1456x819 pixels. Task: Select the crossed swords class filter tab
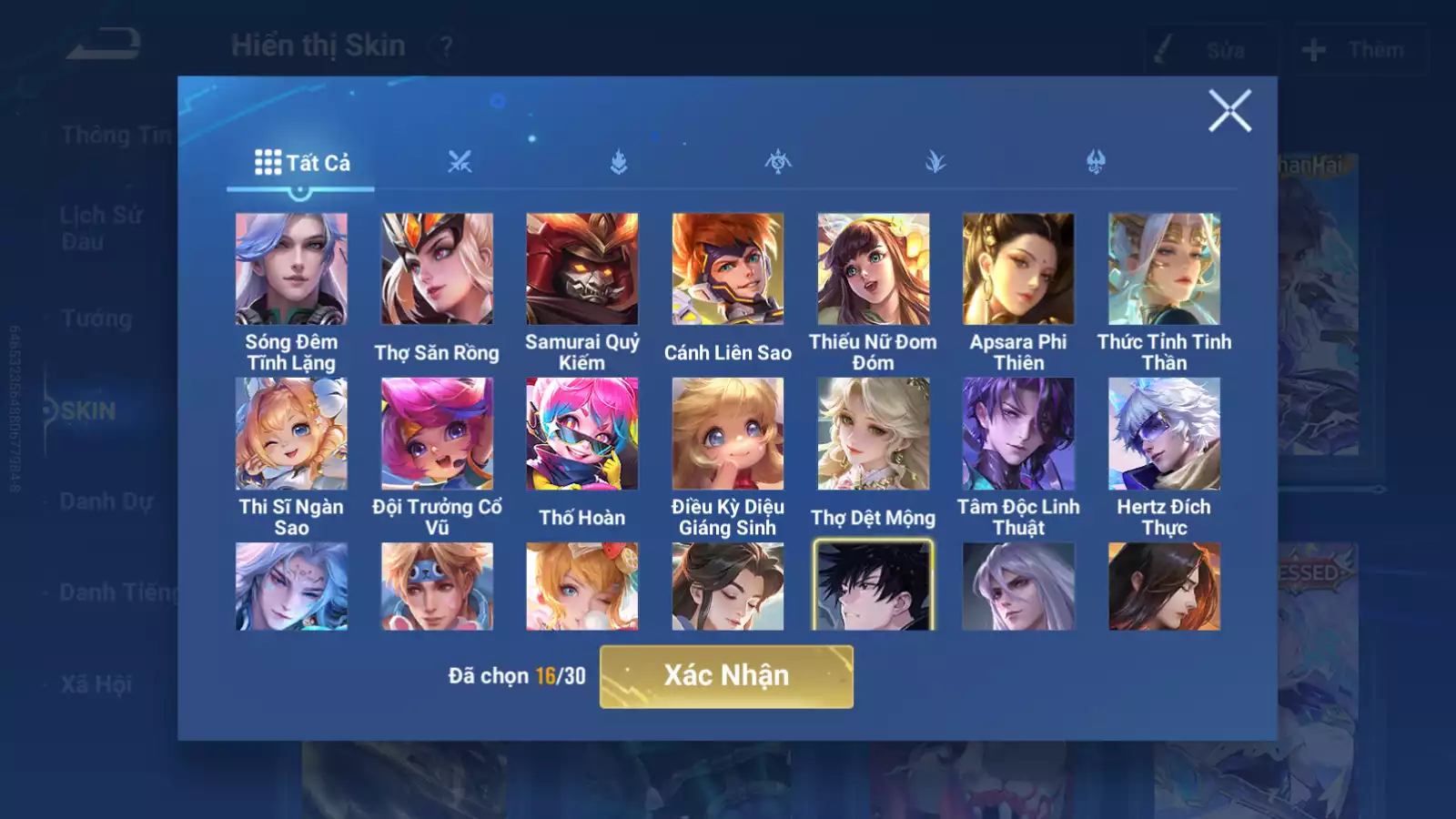pyautogui.click(x=460, y=162)
